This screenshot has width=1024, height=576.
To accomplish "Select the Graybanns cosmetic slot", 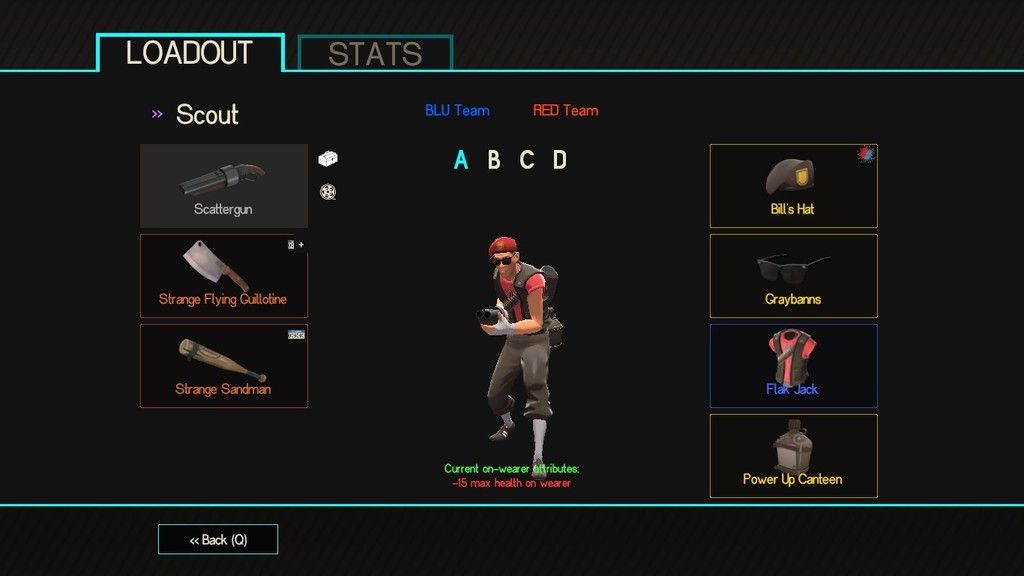I will pos(793,276).
